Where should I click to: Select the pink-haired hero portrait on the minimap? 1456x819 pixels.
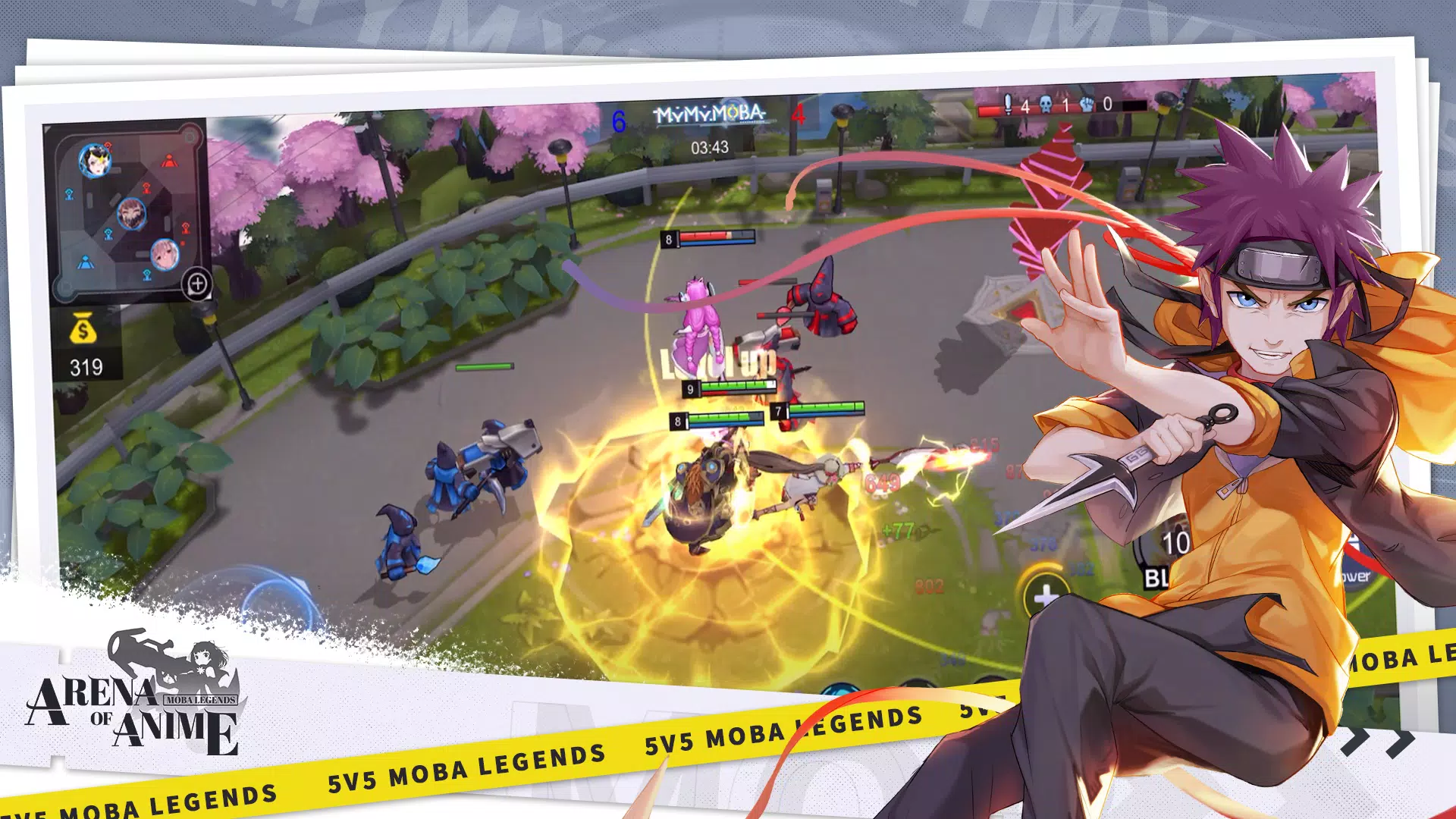164,254
